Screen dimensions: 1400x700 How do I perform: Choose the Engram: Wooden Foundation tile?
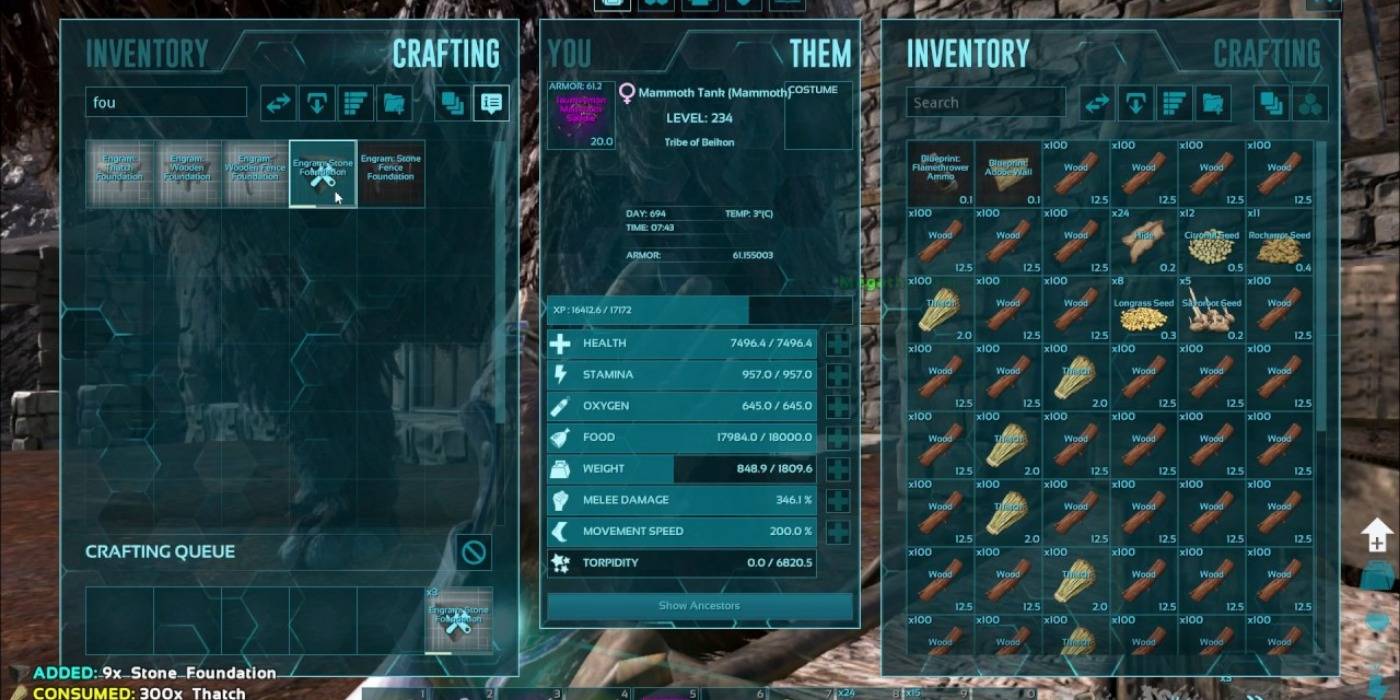tap(187, 174)
